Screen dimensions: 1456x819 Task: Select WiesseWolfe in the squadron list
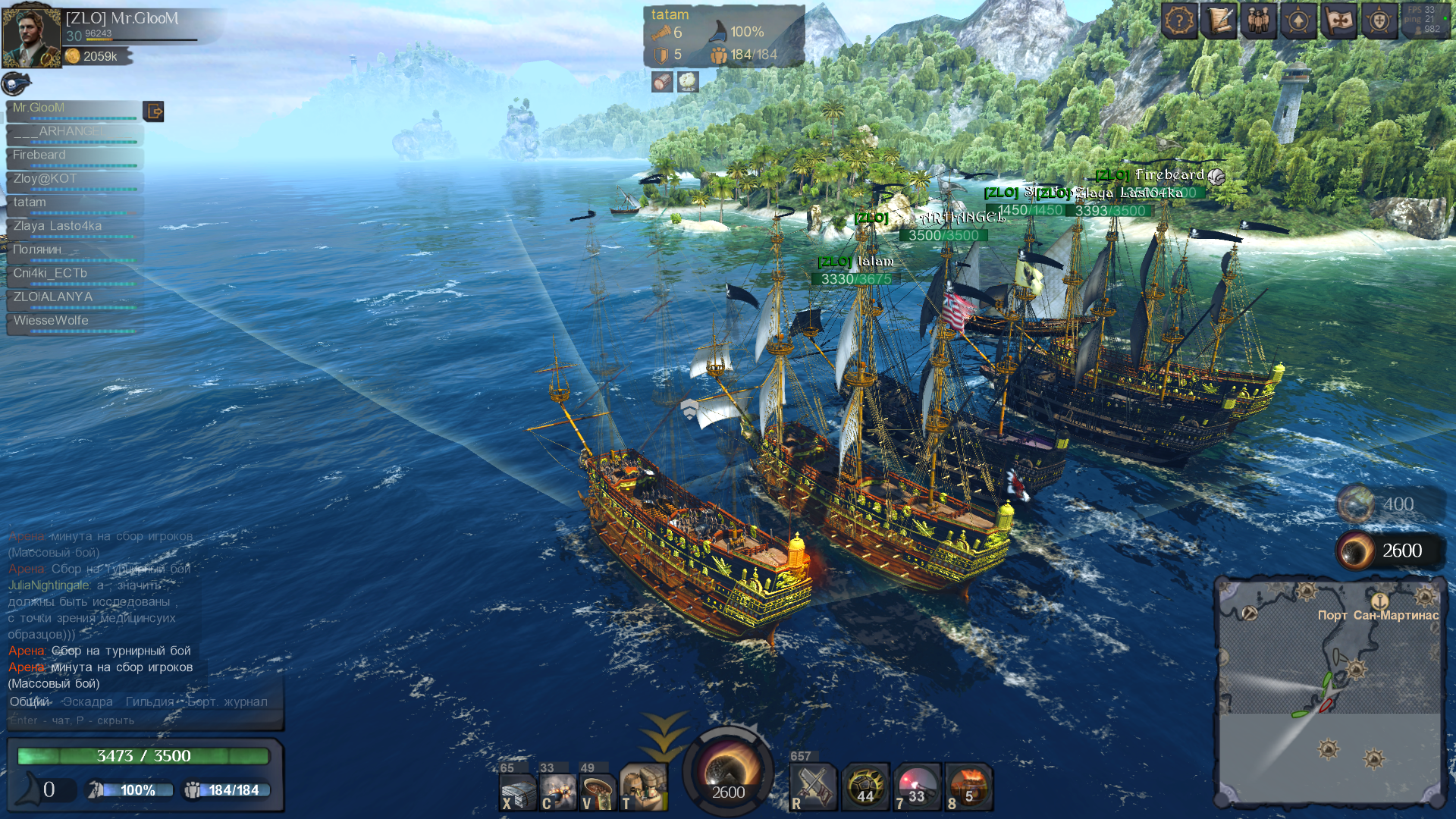[x=74, y=321]
